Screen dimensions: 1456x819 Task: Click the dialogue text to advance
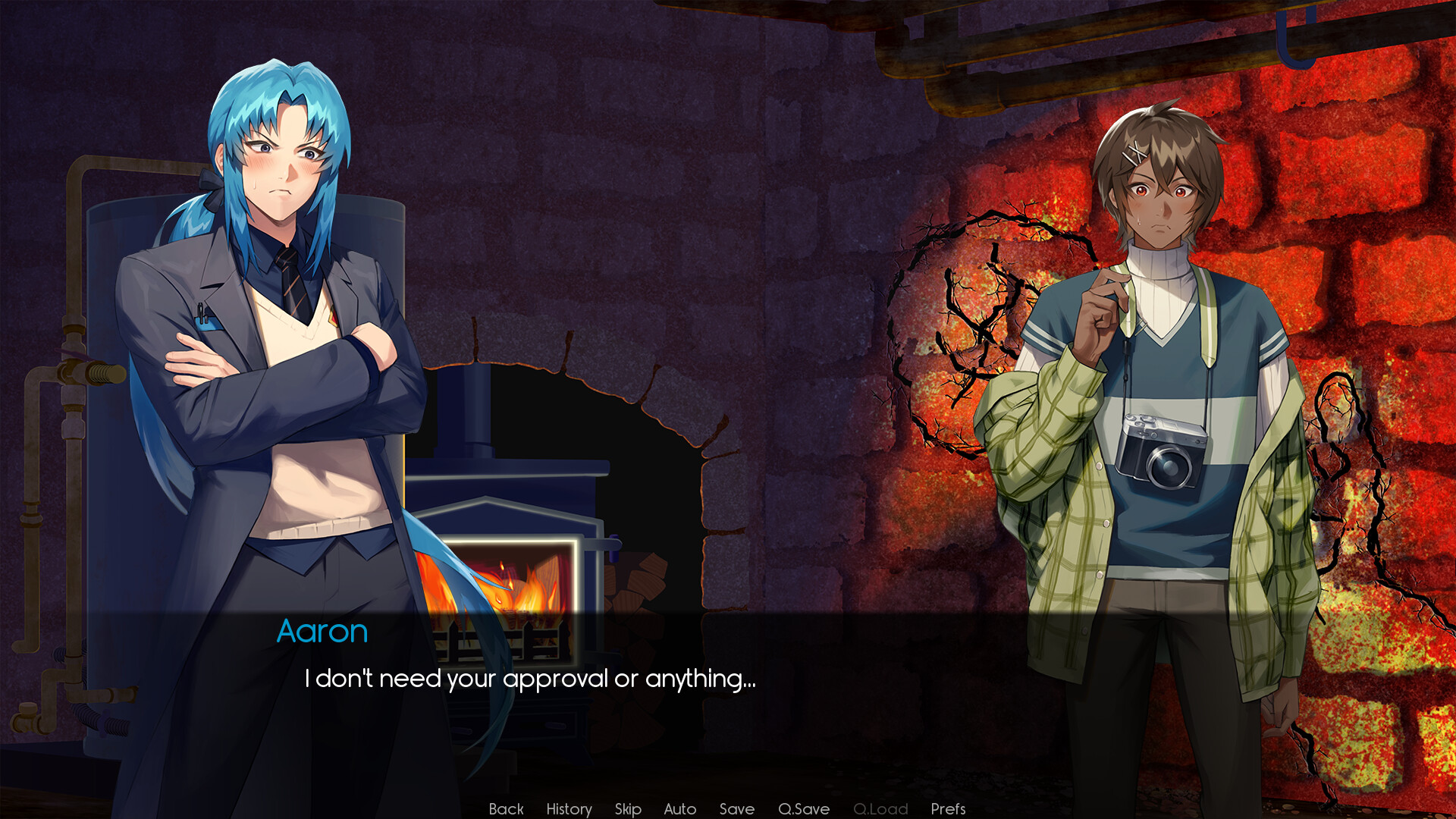click(531, 680)
